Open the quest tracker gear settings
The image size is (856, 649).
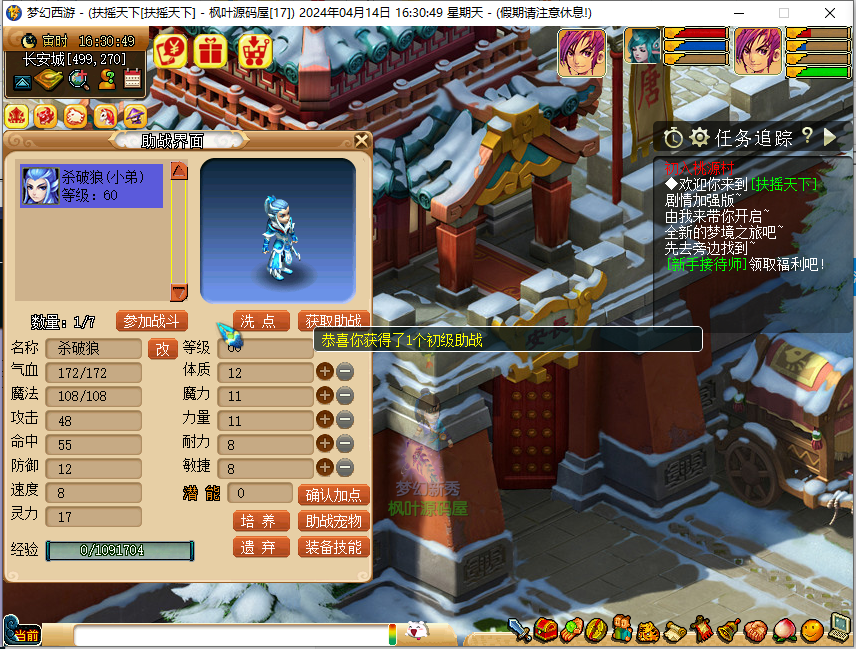click(699, 138)
